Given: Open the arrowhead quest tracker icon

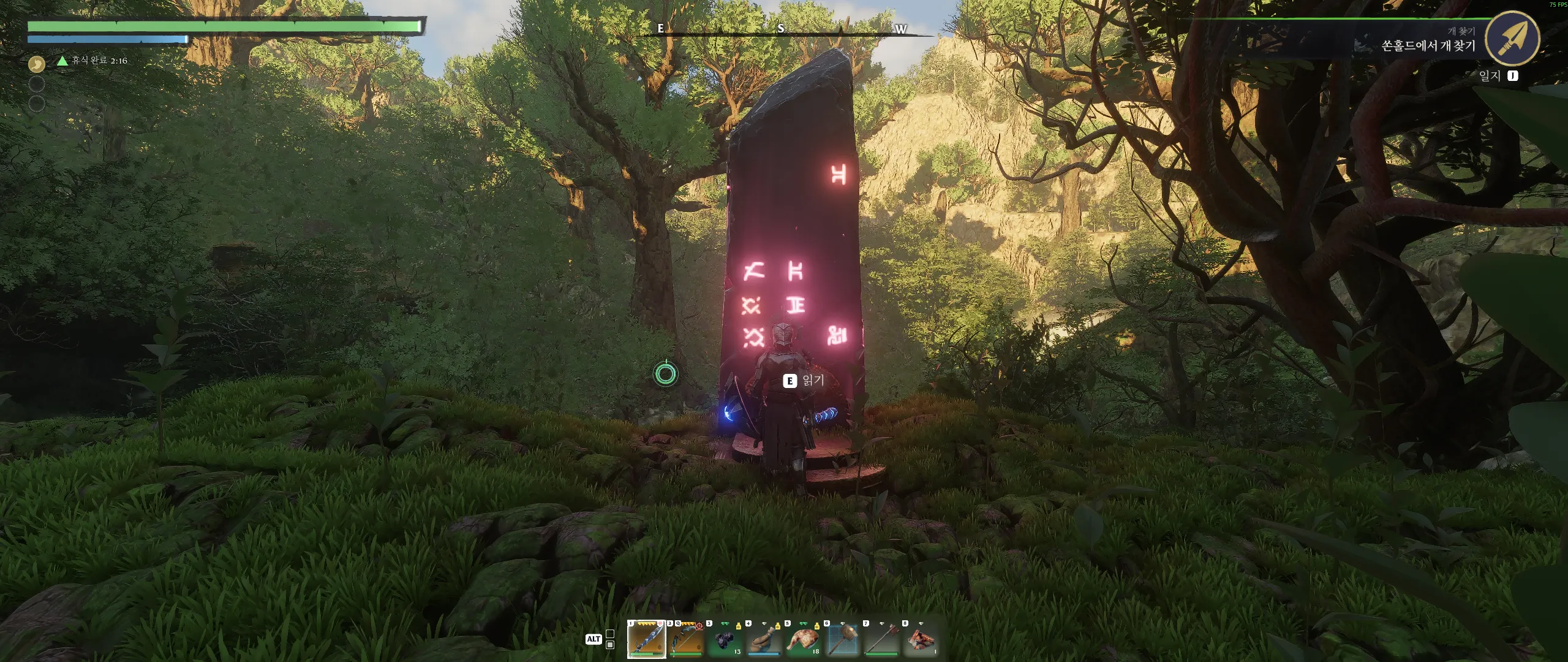Looking at the screenshot, I should point(1512,38).
